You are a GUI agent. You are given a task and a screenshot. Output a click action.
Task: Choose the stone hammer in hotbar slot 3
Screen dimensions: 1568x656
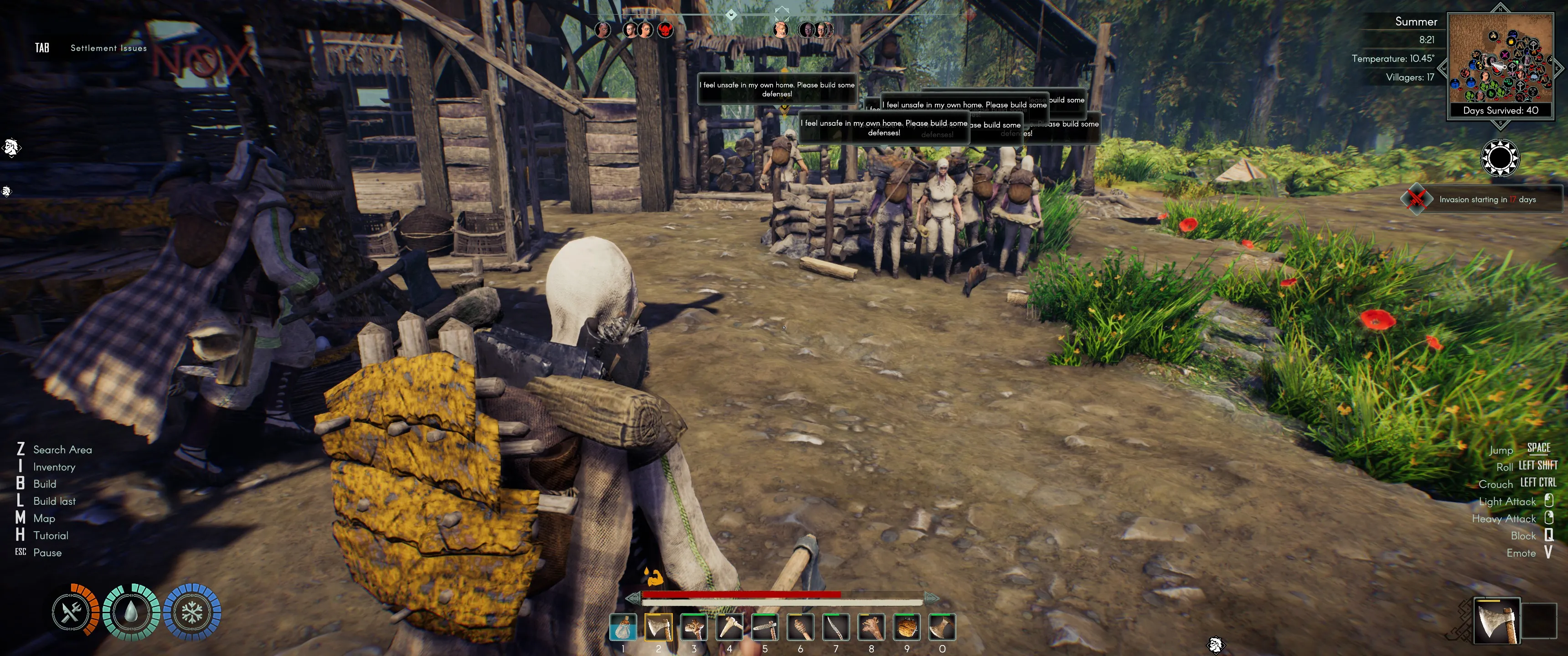point(693,627)
